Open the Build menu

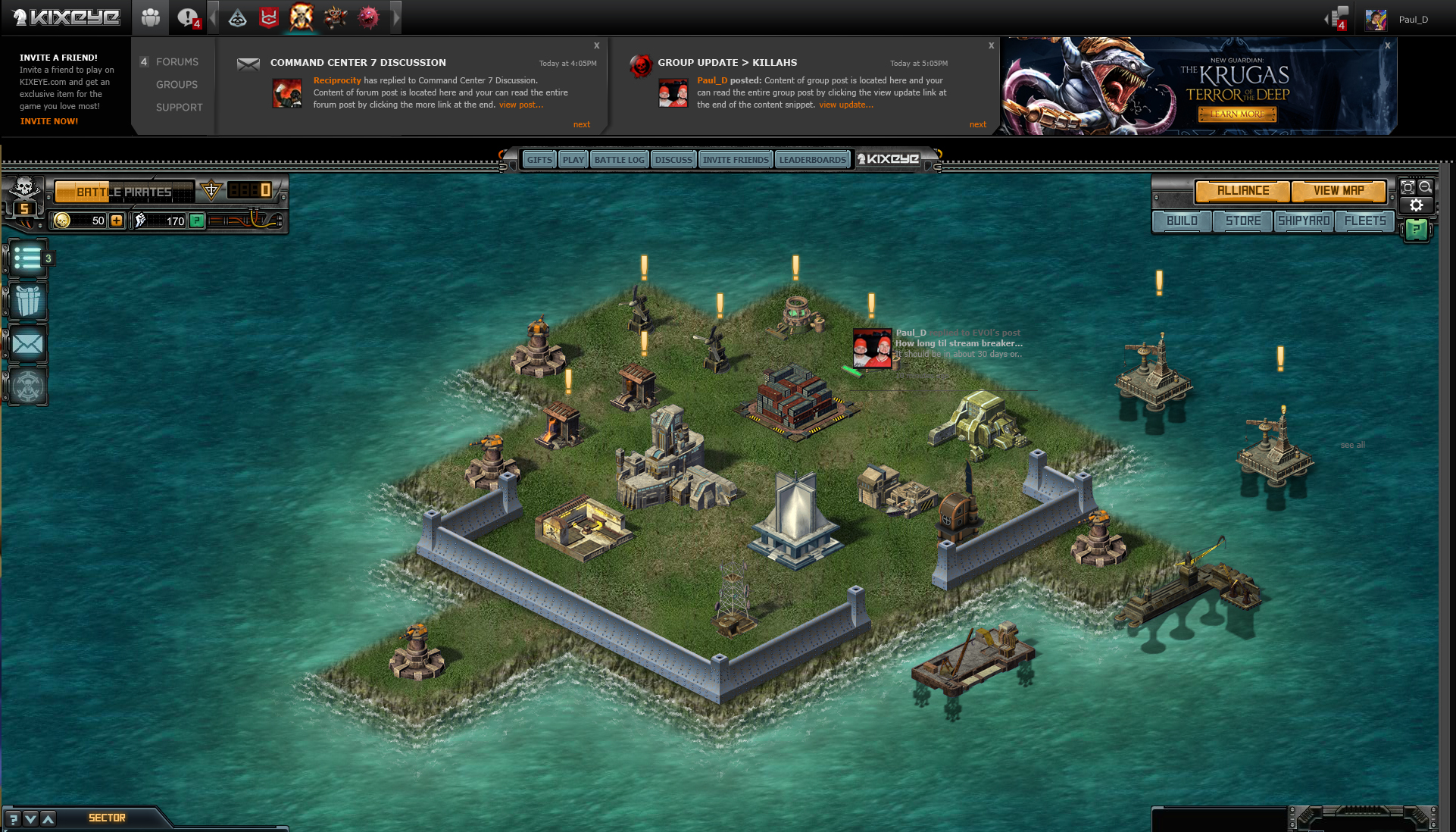(1182, 221)
